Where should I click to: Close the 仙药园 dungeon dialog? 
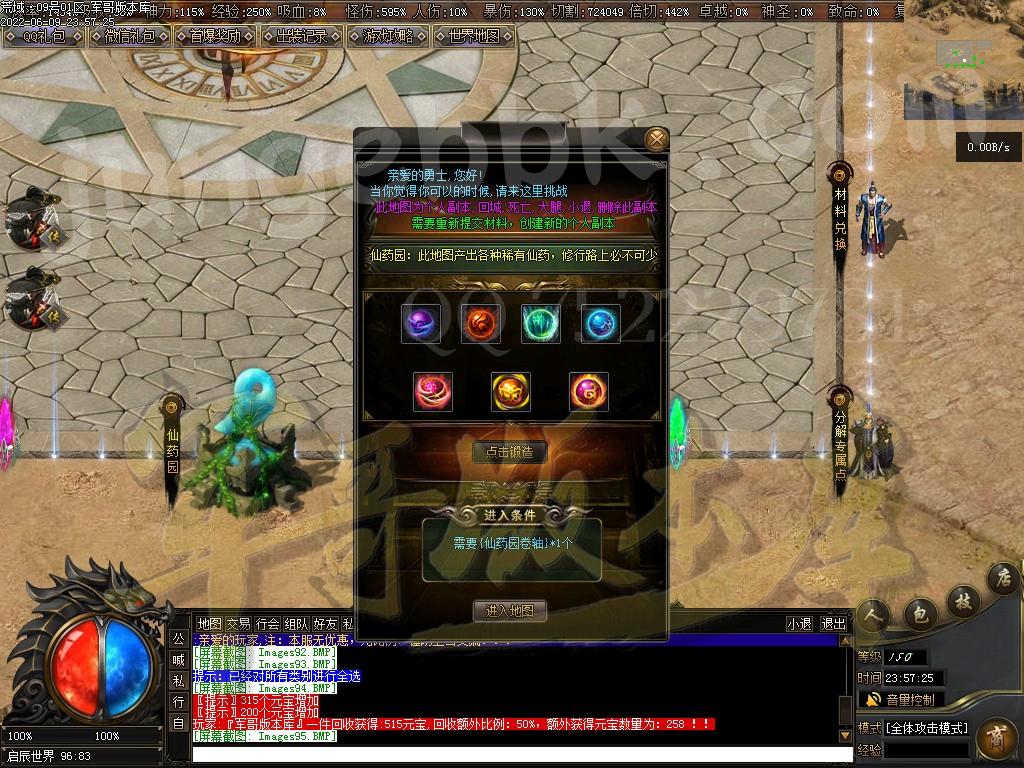pos(656,139)
